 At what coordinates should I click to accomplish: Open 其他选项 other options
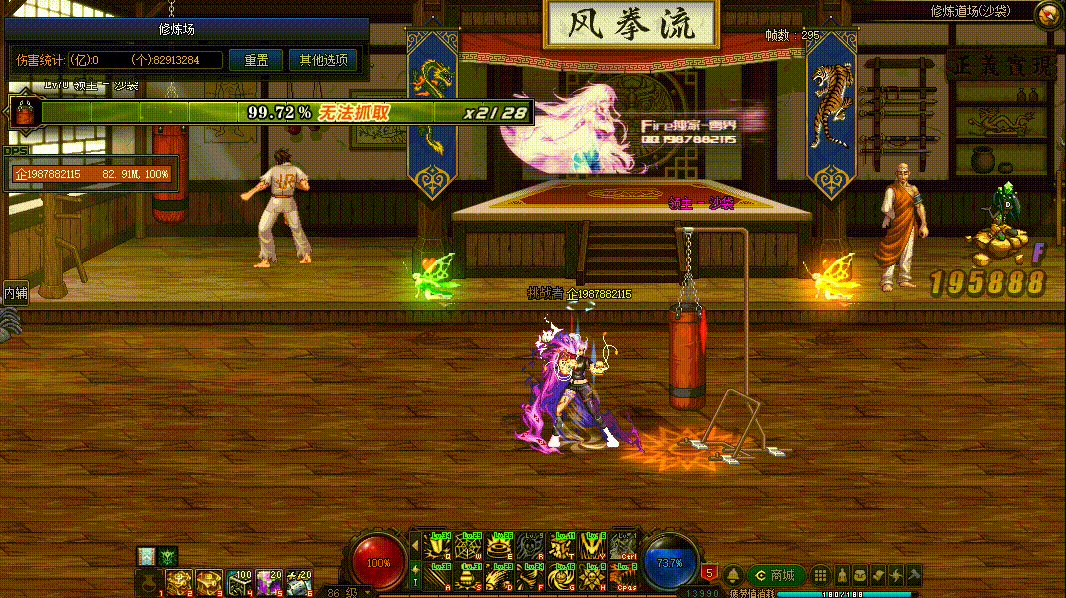tap(323, 60)
